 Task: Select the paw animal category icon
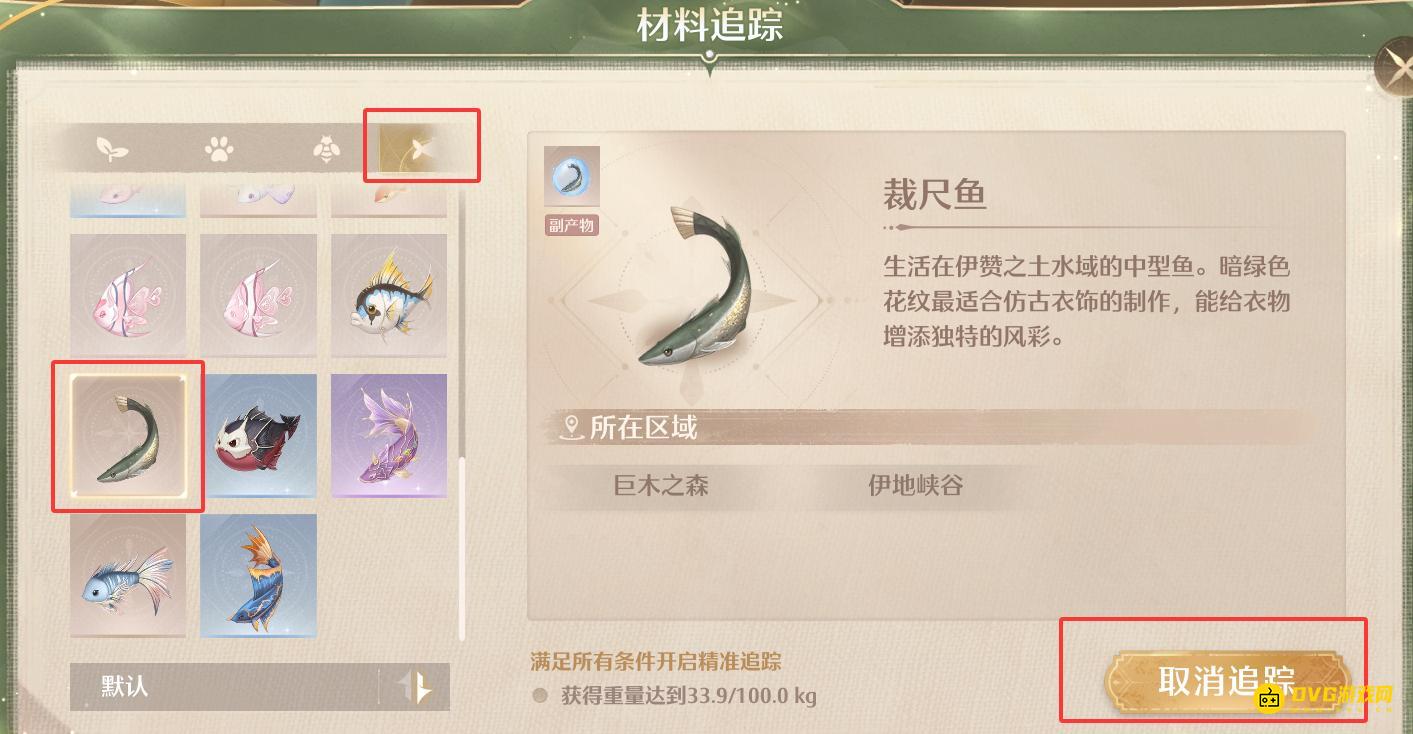[218, 150]
